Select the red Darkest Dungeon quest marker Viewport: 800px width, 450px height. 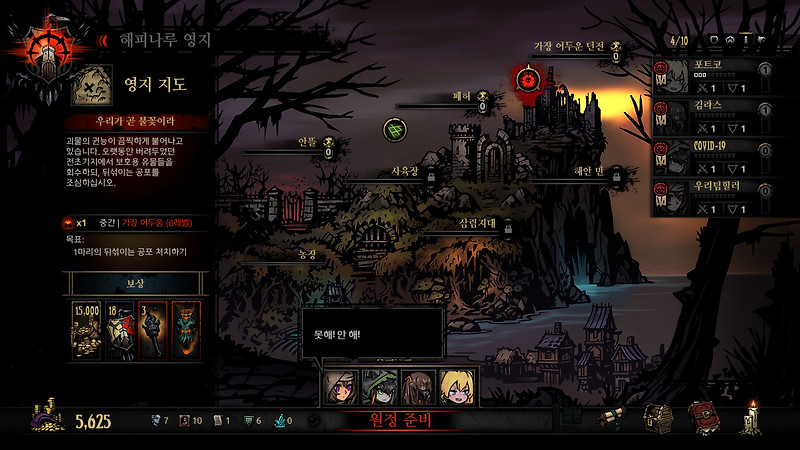coord(527,77)
